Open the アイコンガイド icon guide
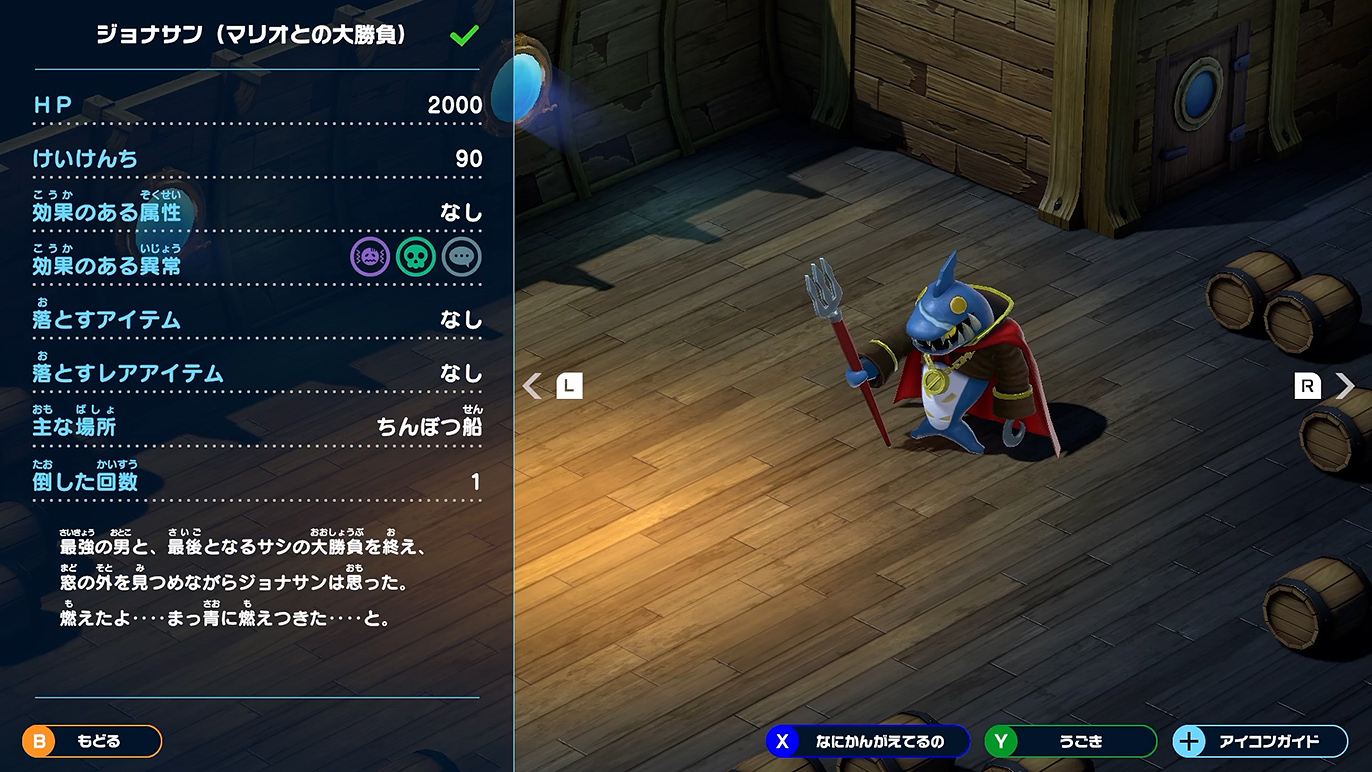The width and height of the screenshot is (1372, 772). (x=1260, y=741)
